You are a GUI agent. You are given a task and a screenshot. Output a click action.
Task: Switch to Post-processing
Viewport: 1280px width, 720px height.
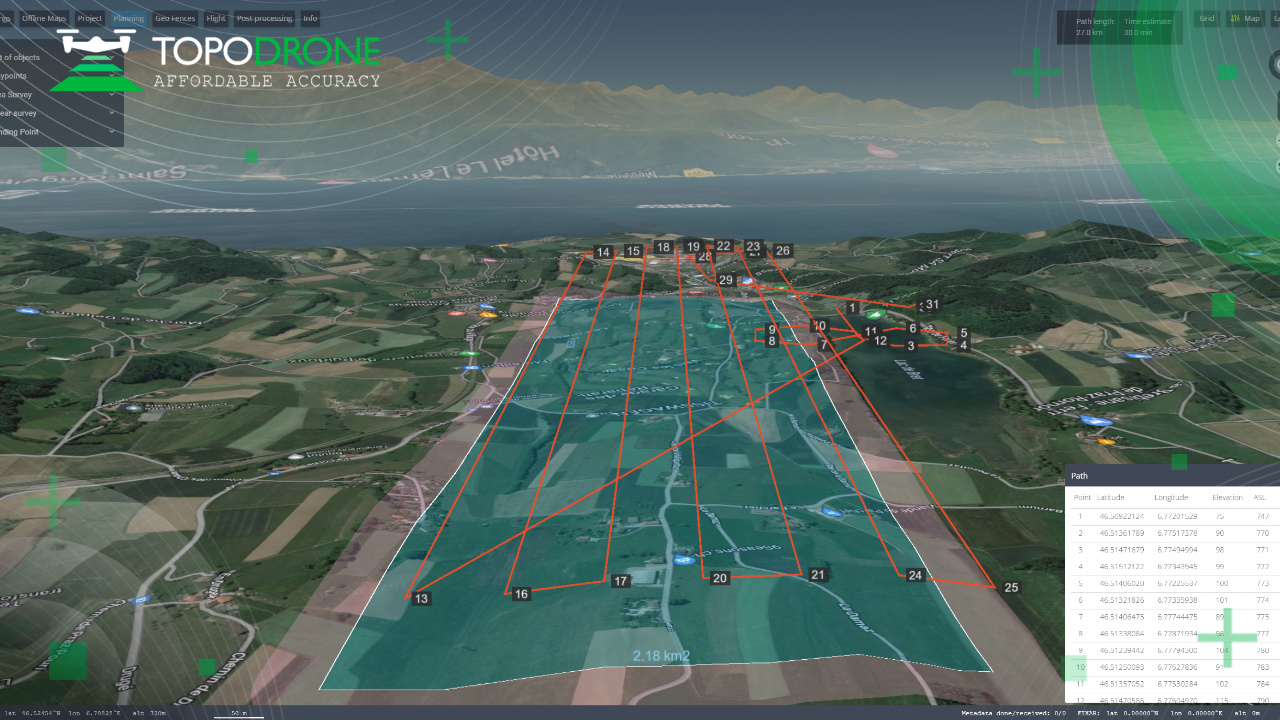(265, 18)
